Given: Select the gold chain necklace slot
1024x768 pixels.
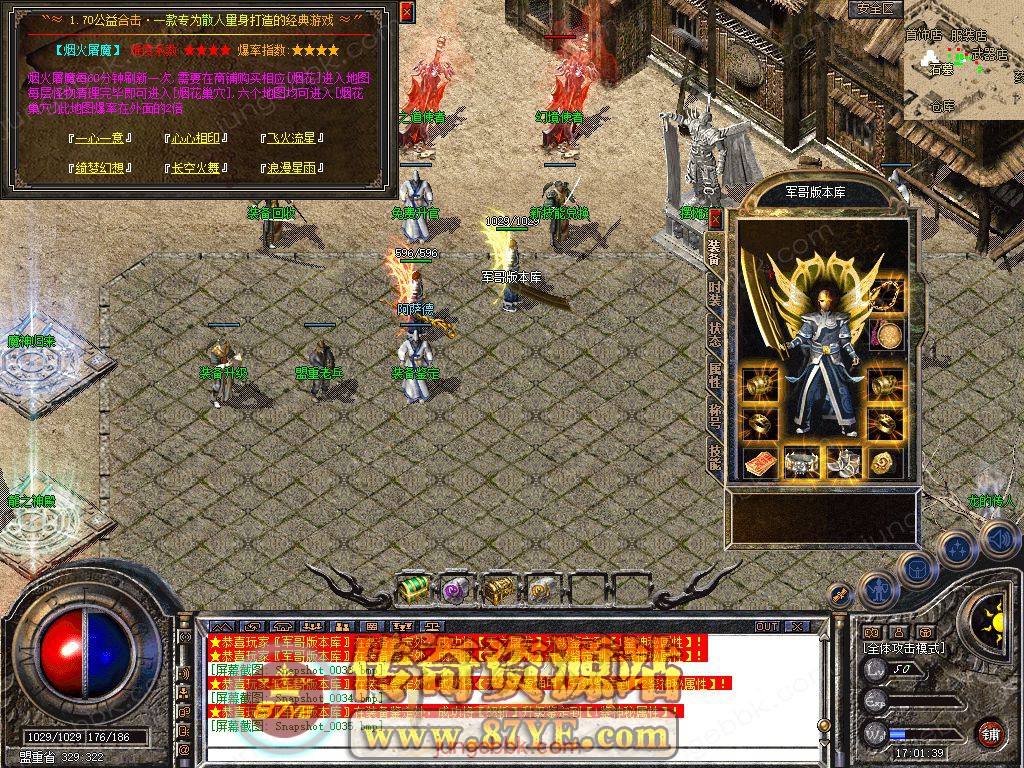Looking at the screenshot, I should click(x=887, y=294).
